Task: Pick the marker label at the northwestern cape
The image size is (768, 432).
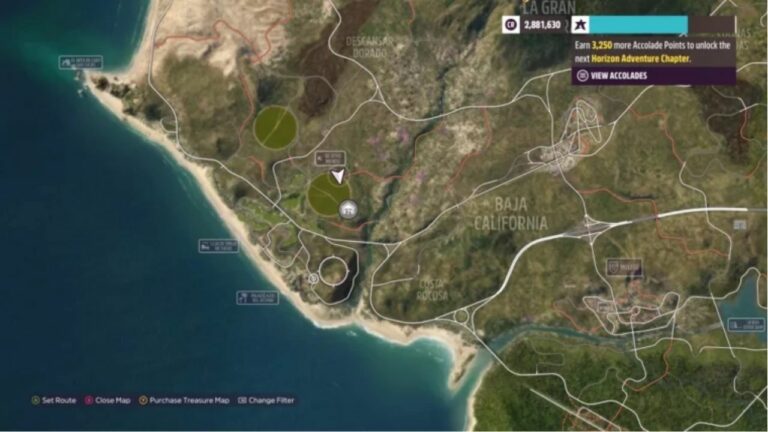Action: tap(82, 63)
